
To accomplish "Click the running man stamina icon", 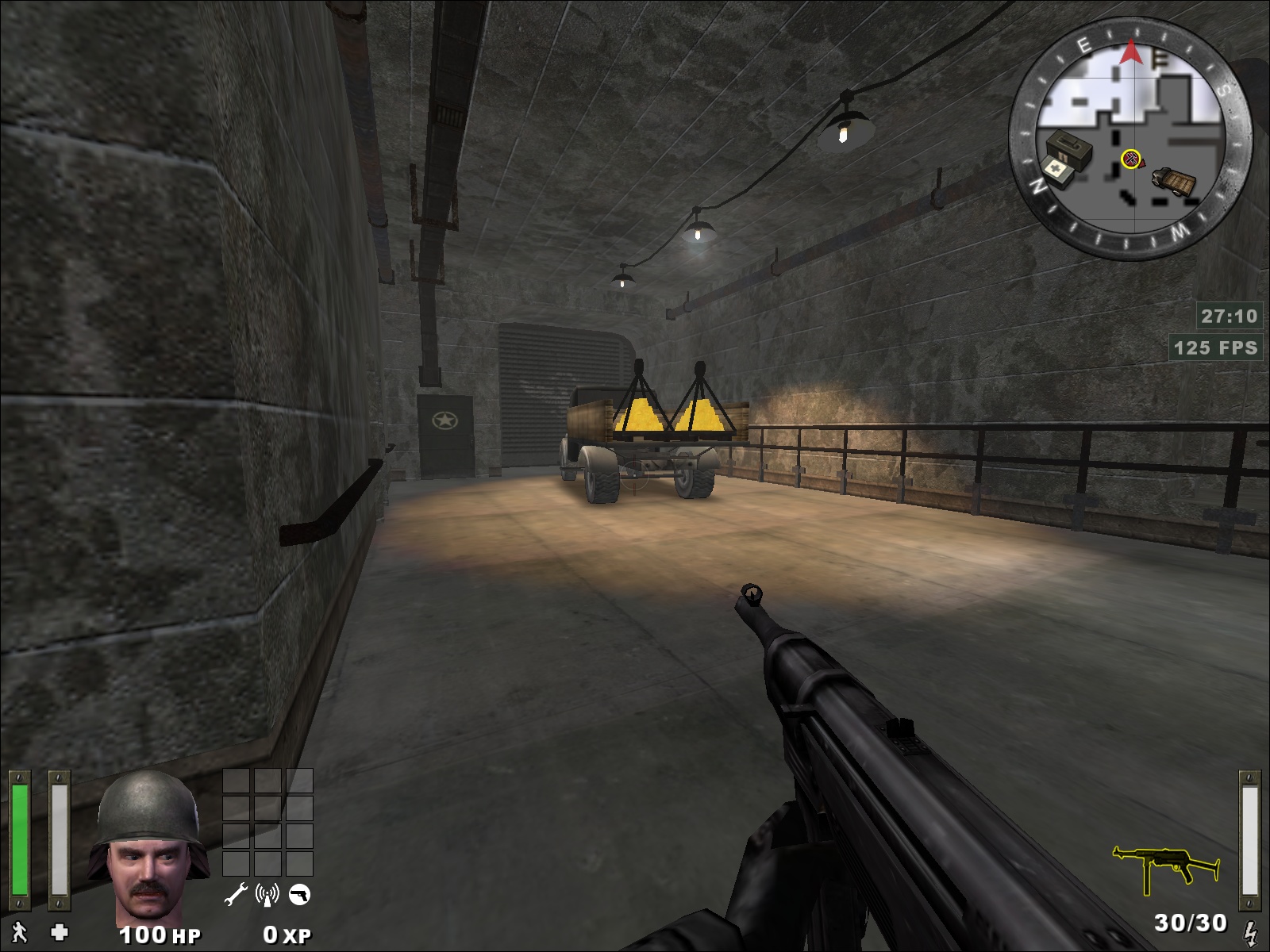I will (x=19, y=933).
